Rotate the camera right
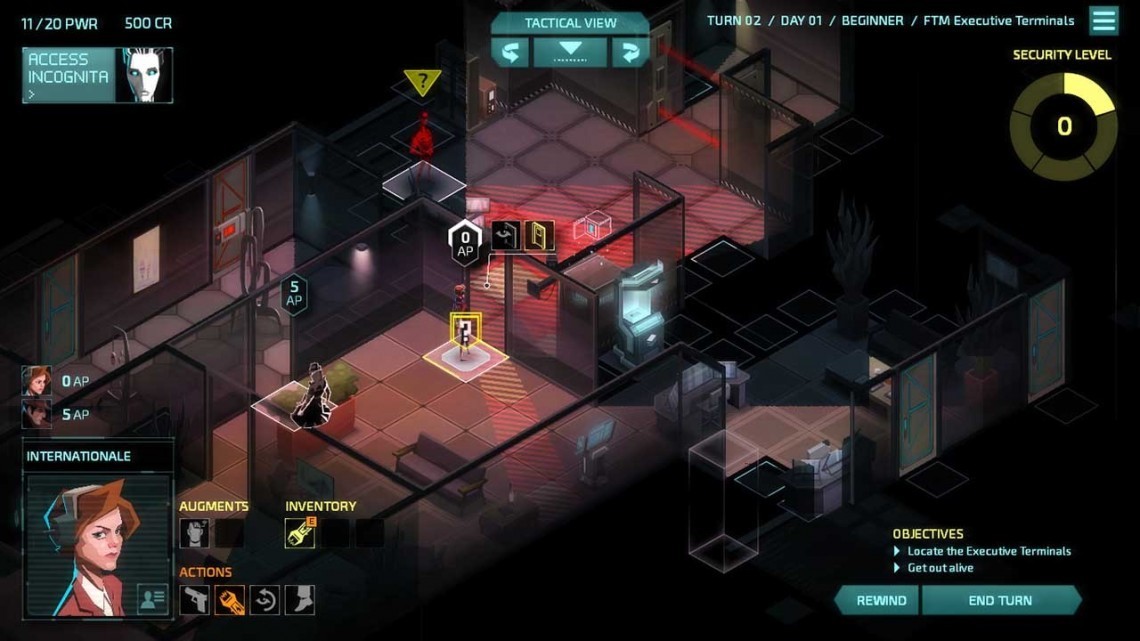The image size is (1140, 641). (x=630, y=52)
